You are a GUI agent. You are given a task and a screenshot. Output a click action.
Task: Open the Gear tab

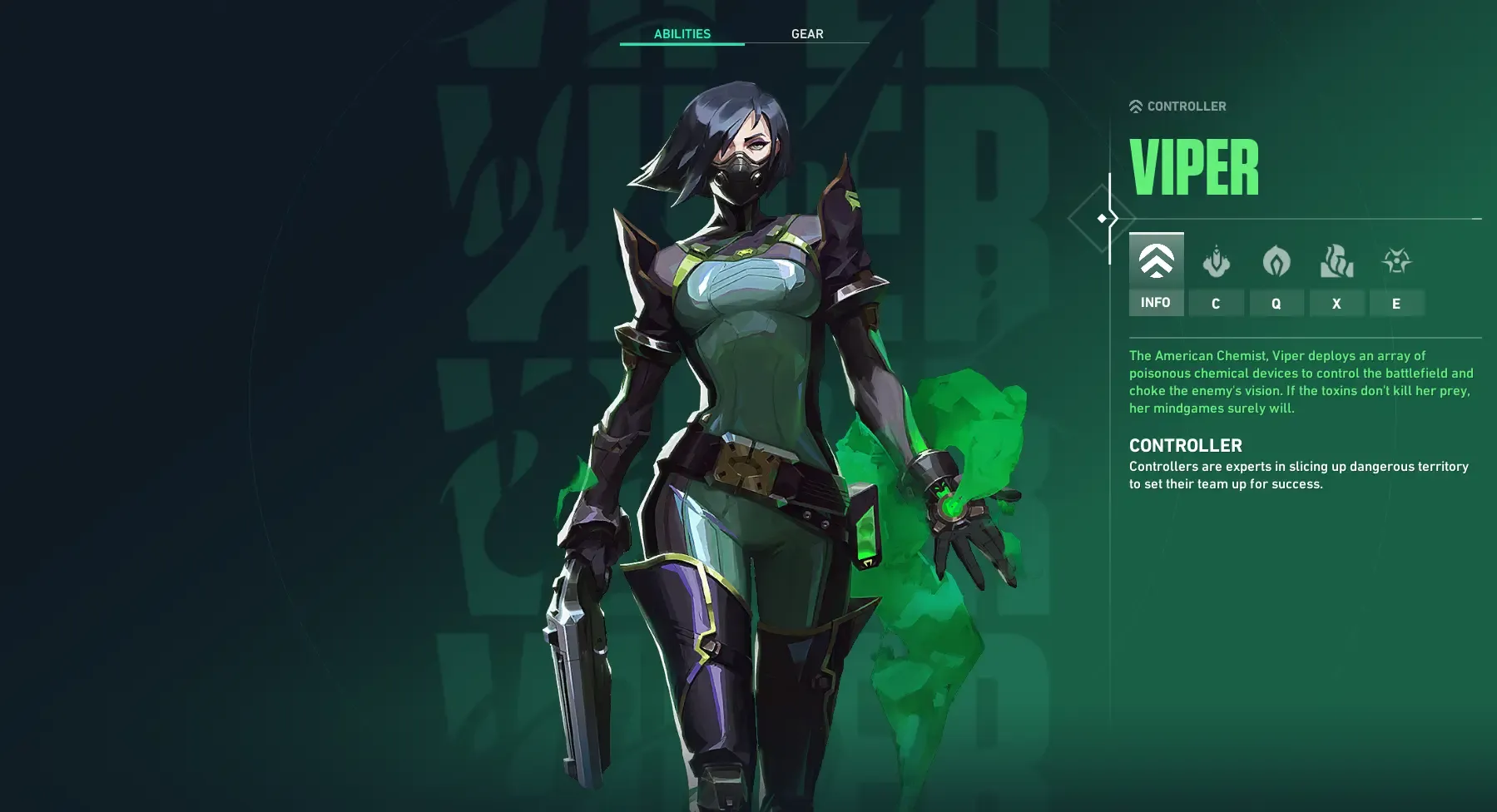pyautogui.click(x=807, y=34)
